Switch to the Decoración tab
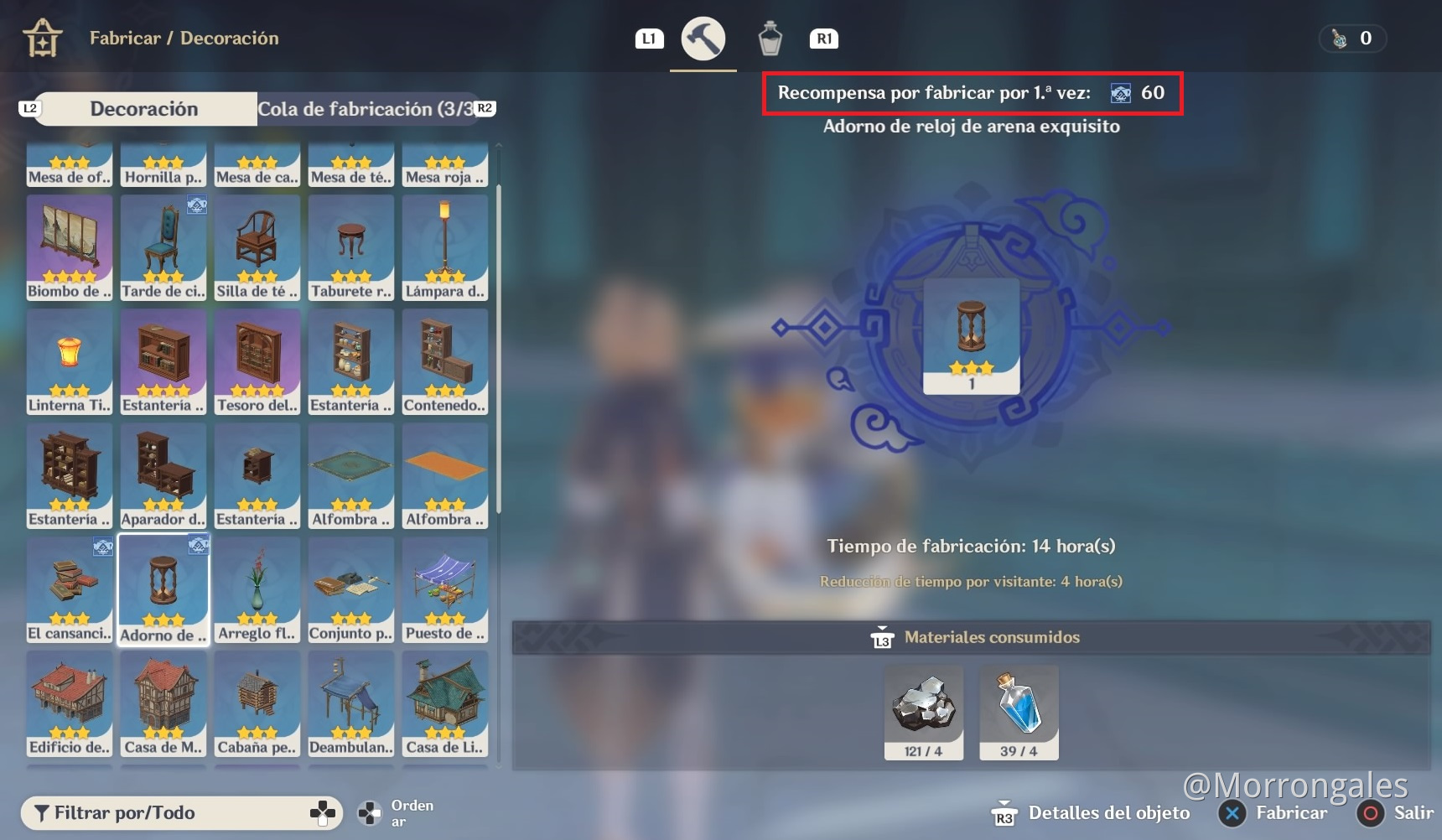 point(144,108)
